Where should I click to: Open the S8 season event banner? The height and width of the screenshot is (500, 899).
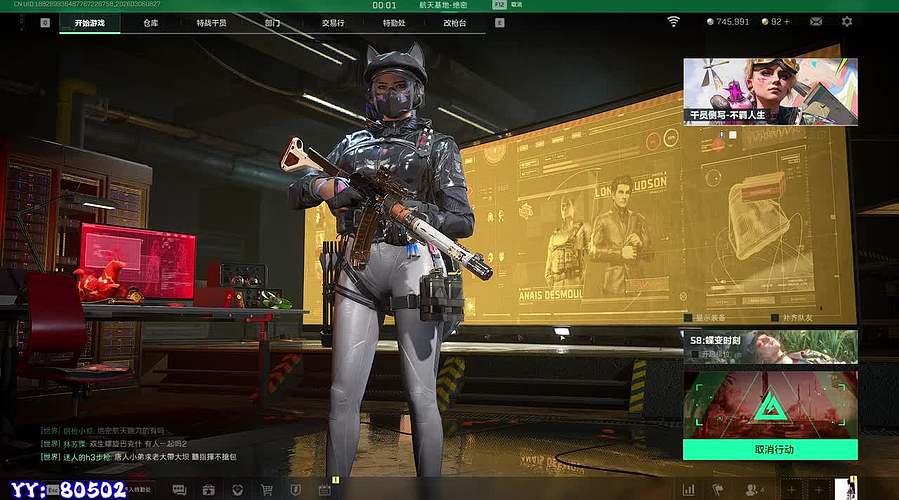pyautogui.click(x=770, y=346)
